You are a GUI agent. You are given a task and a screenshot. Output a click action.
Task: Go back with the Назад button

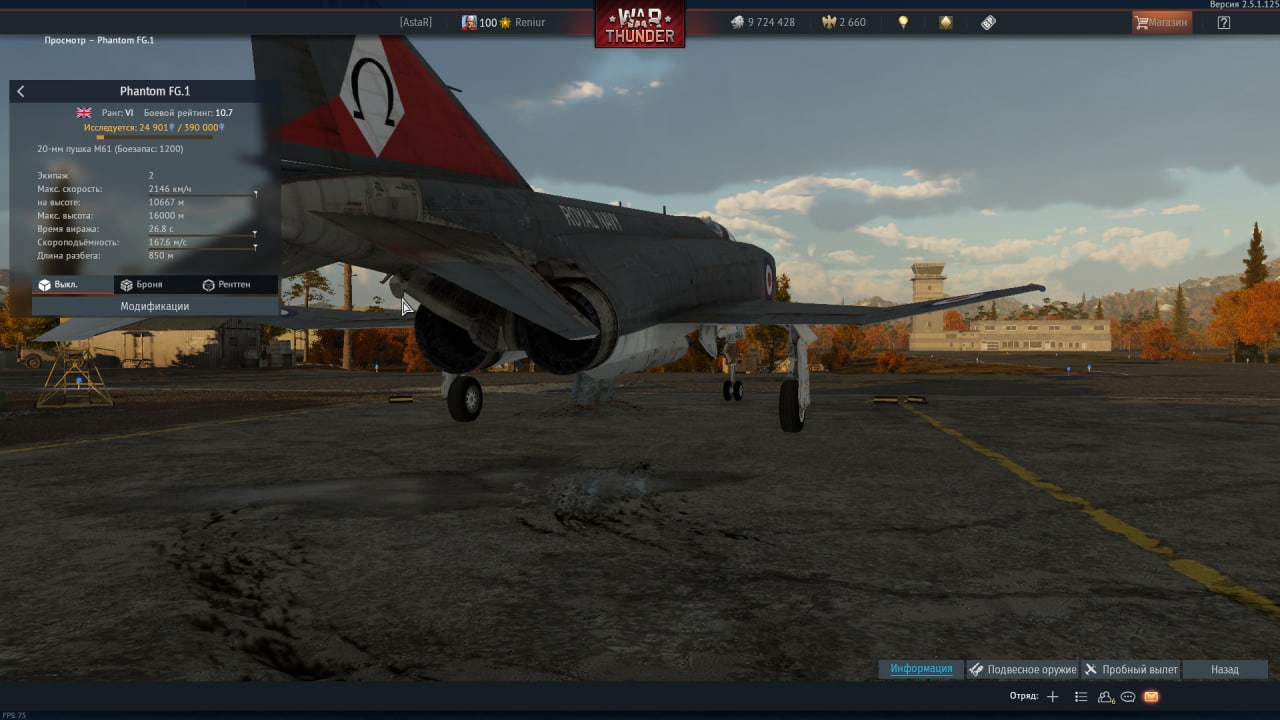1224,669
